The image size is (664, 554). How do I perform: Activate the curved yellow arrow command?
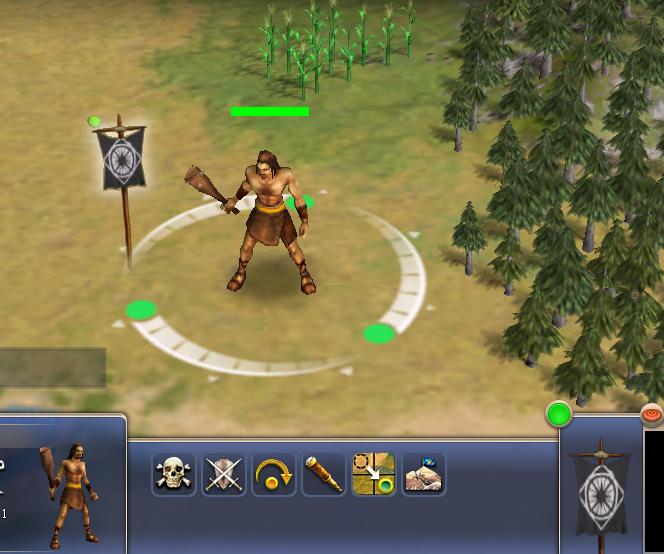(x=274, y=474)
